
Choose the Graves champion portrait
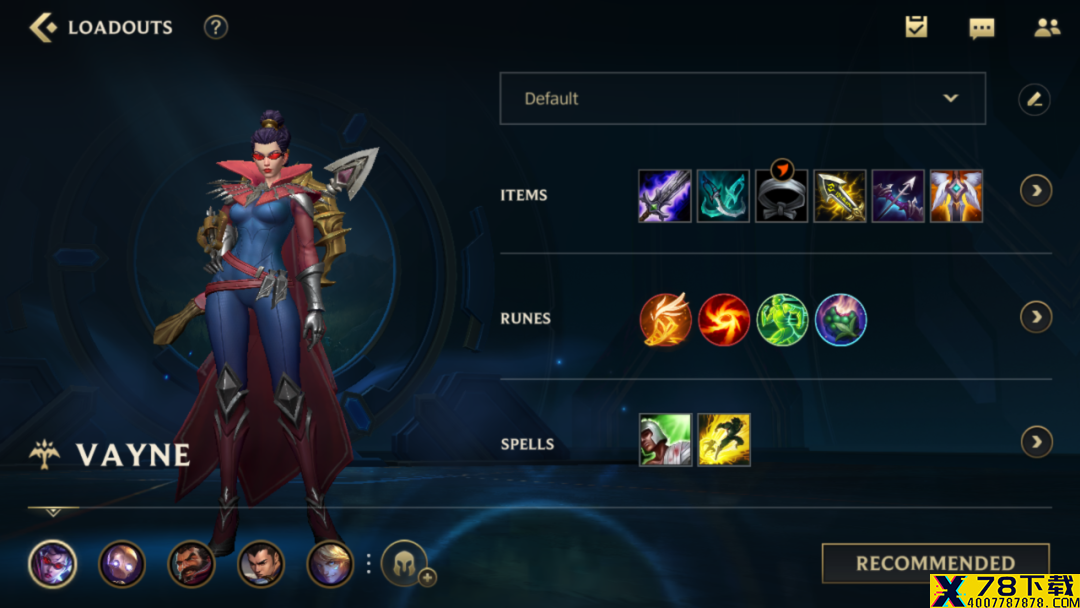(191, 564)
